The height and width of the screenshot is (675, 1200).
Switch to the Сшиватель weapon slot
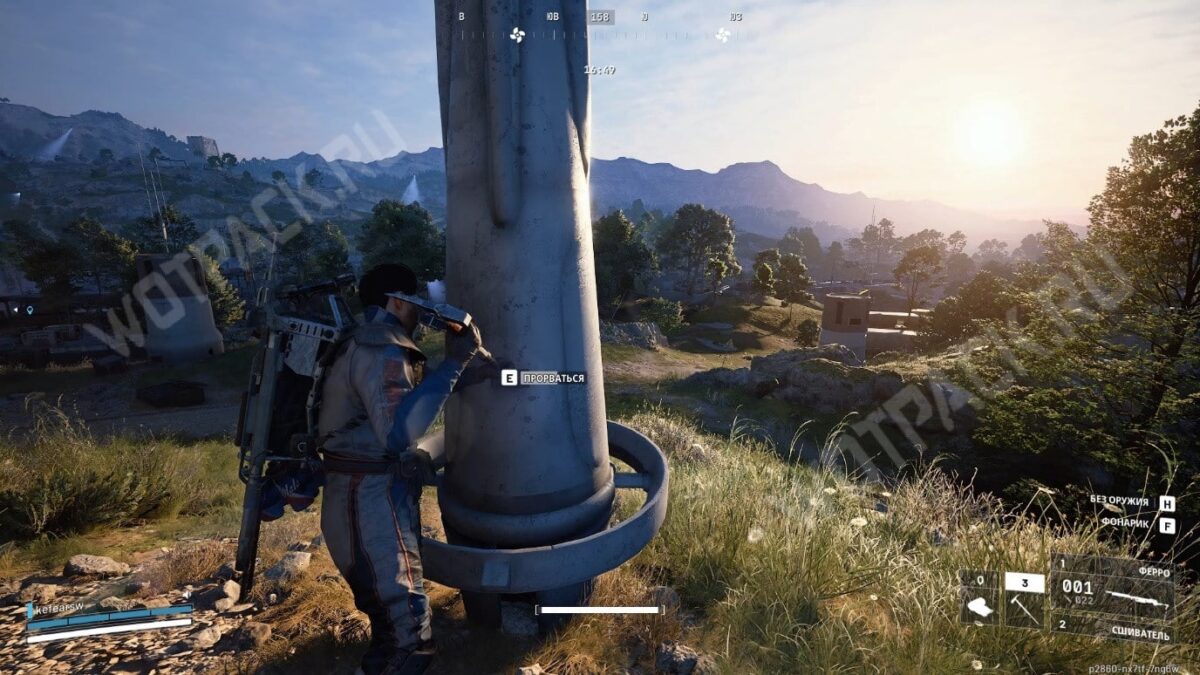(x=1111, y=629)
